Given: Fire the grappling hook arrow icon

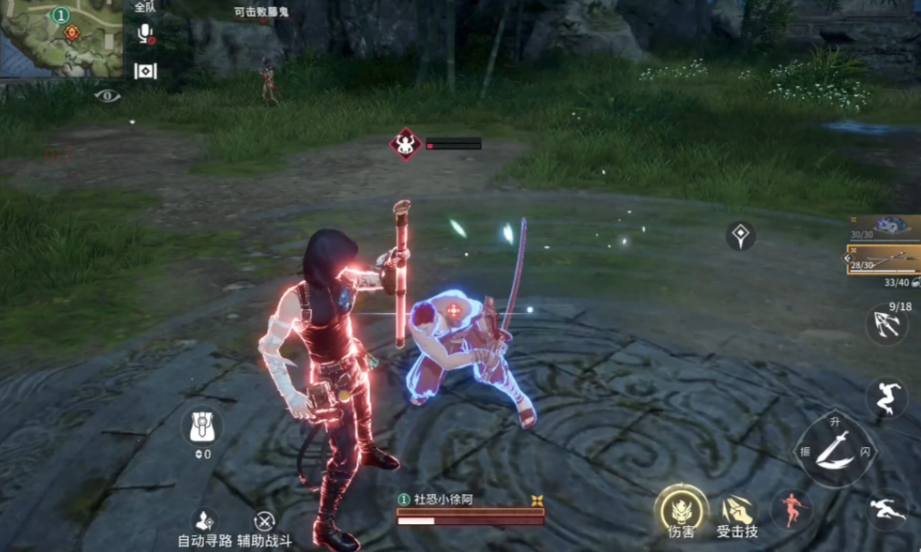Looking at the screenshot, I should pos(886,325).
